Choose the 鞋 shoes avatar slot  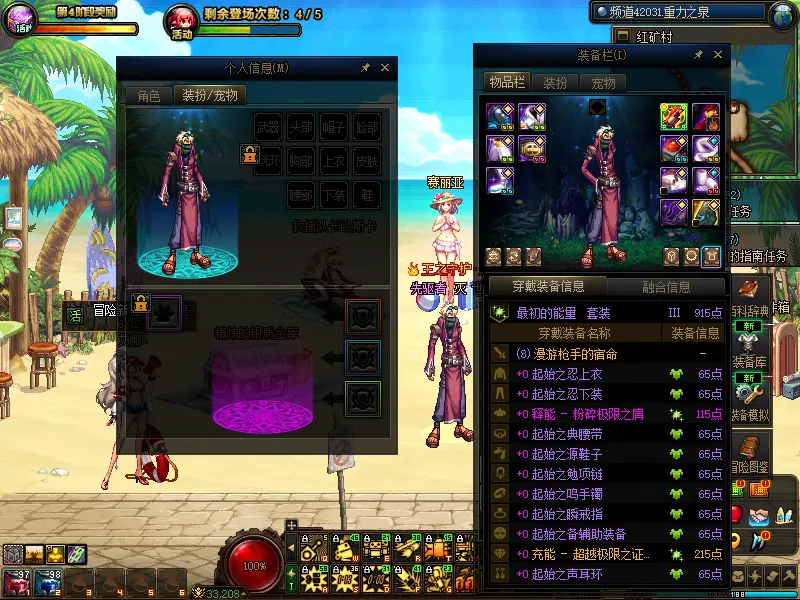(367, 194)
